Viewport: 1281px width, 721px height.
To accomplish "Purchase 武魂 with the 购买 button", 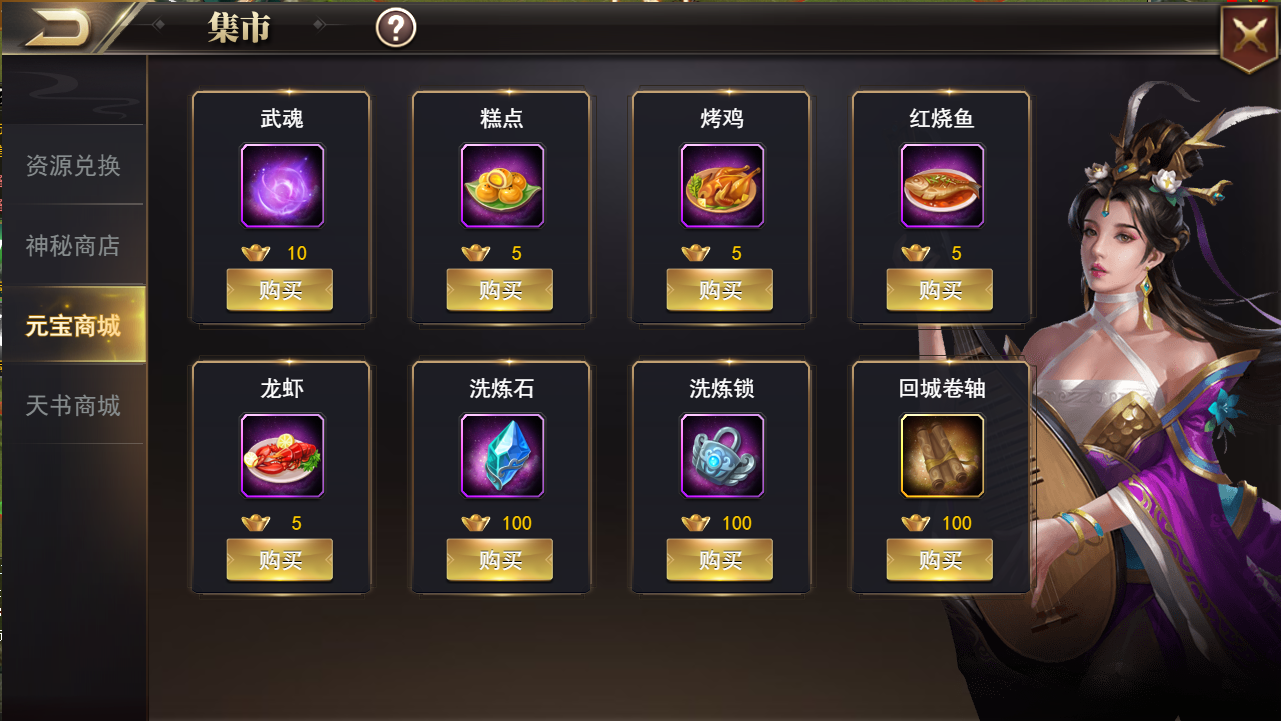I will (281, 289).
